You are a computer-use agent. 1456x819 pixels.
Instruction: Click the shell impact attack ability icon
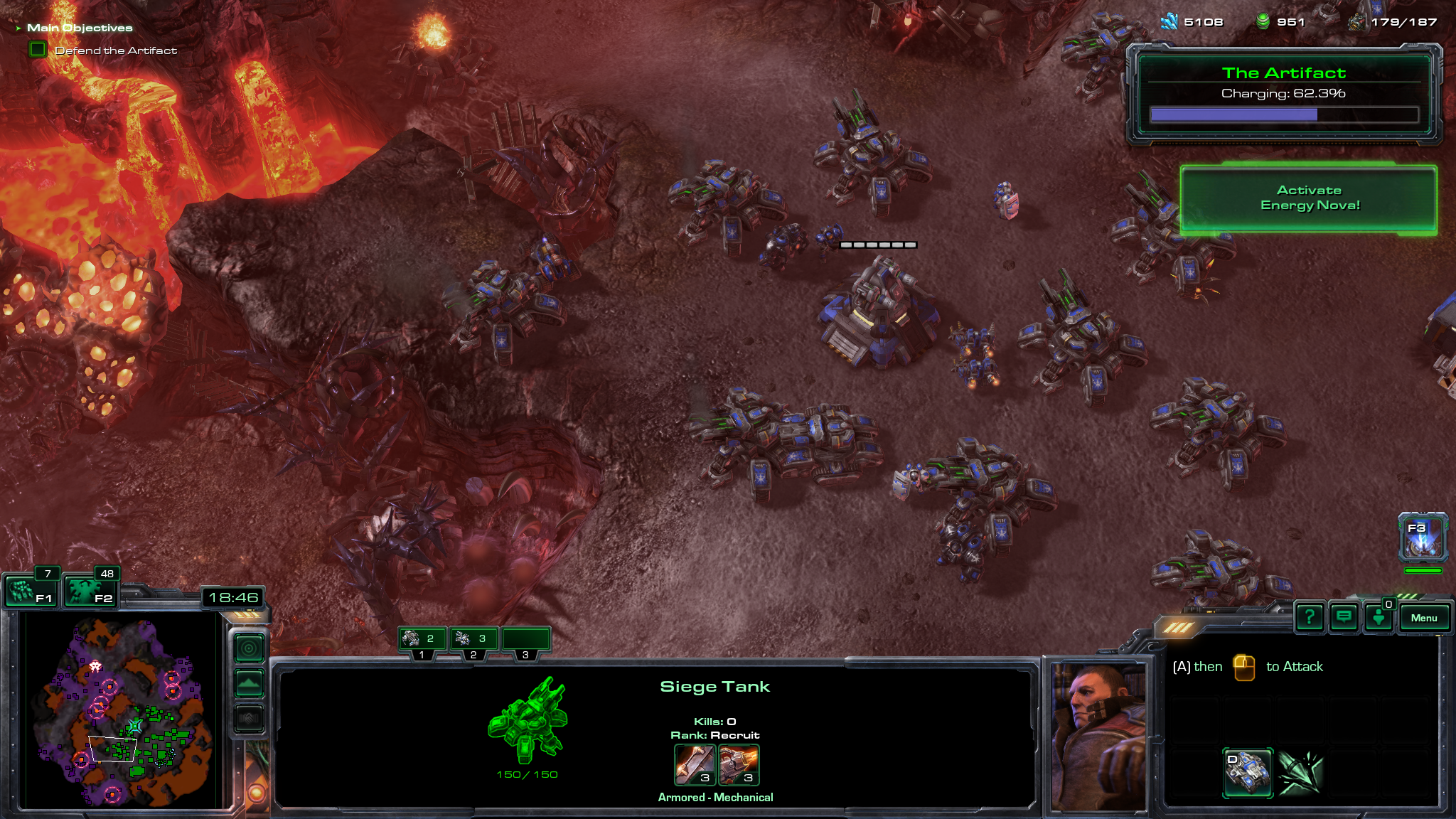[1300, 772]
